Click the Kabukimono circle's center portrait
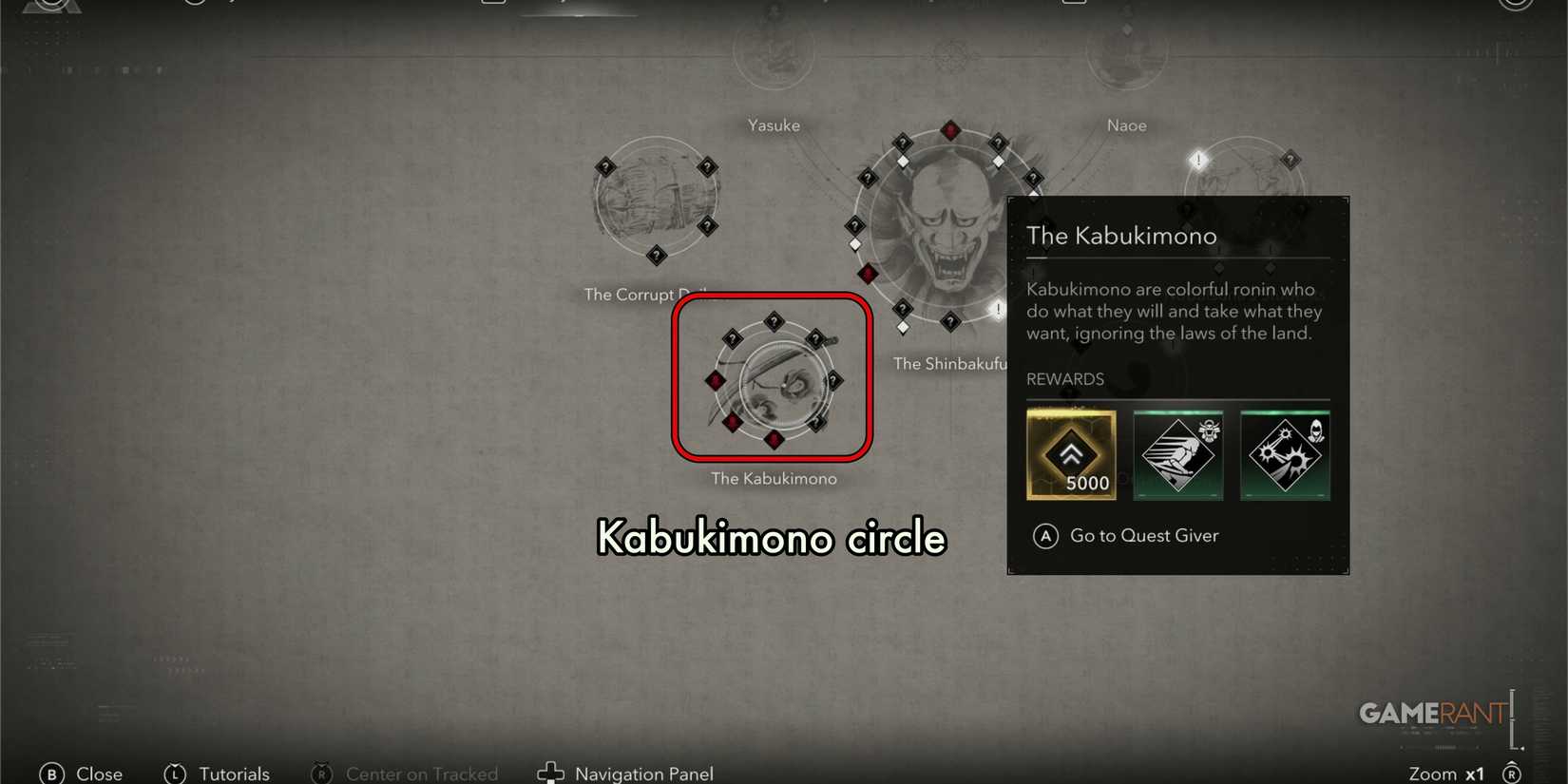 coord(777,385)
